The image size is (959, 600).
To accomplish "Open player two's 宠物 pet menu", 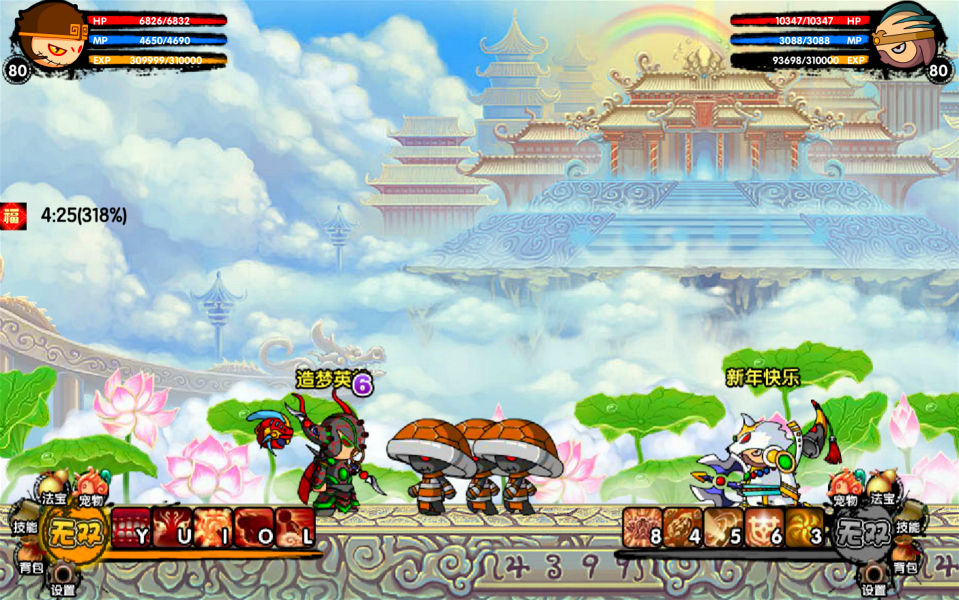I will point(845,492).
